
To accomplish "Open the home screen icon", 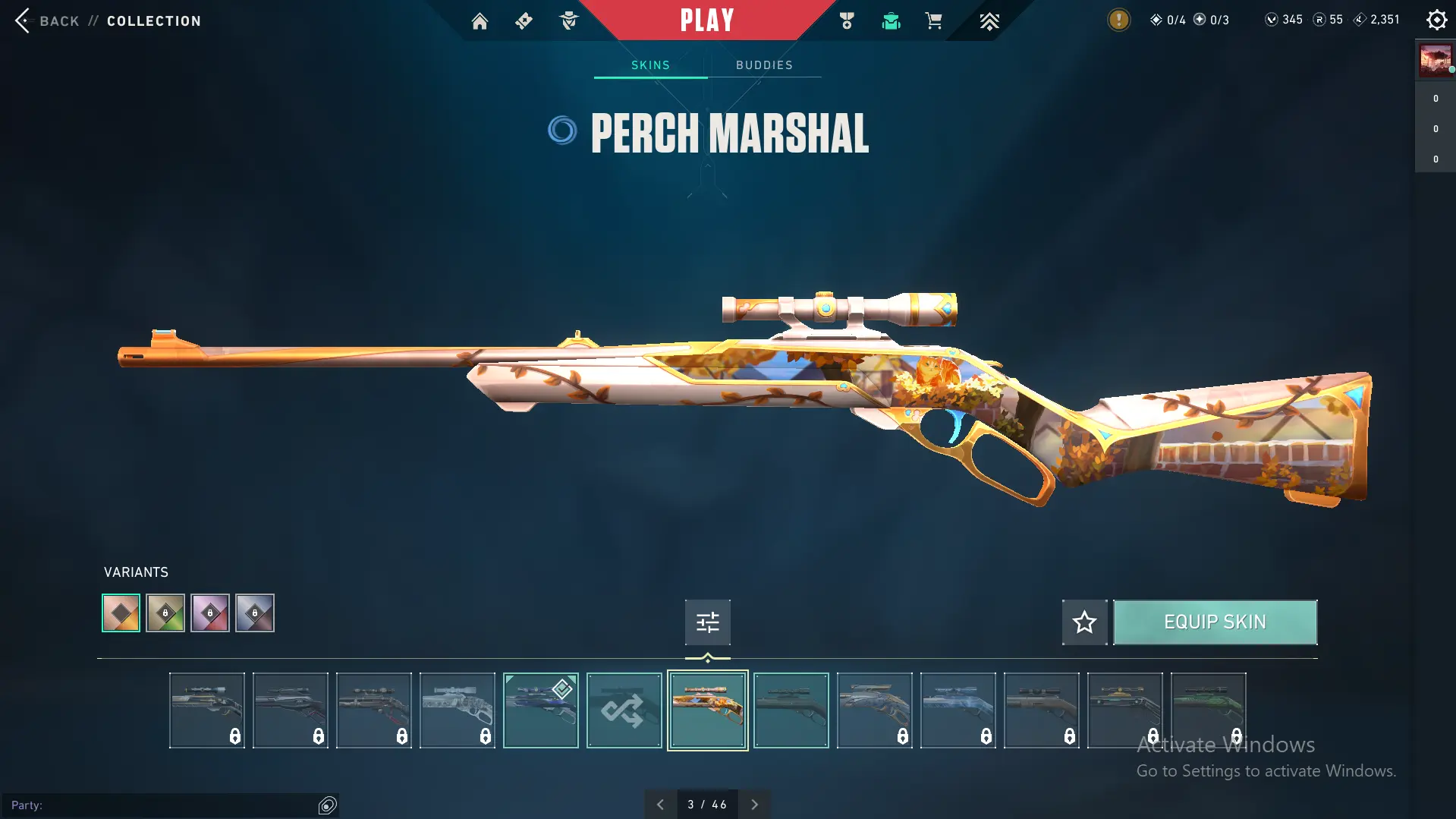I will (480, 21).
